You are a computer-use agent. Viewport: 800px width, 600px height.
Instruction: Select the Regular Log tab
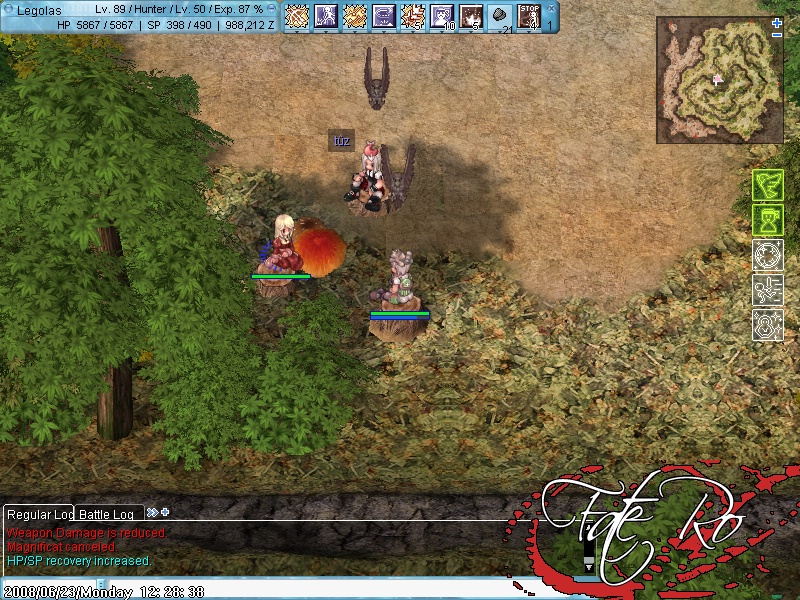pyautogui.click(x=38, y=514)
